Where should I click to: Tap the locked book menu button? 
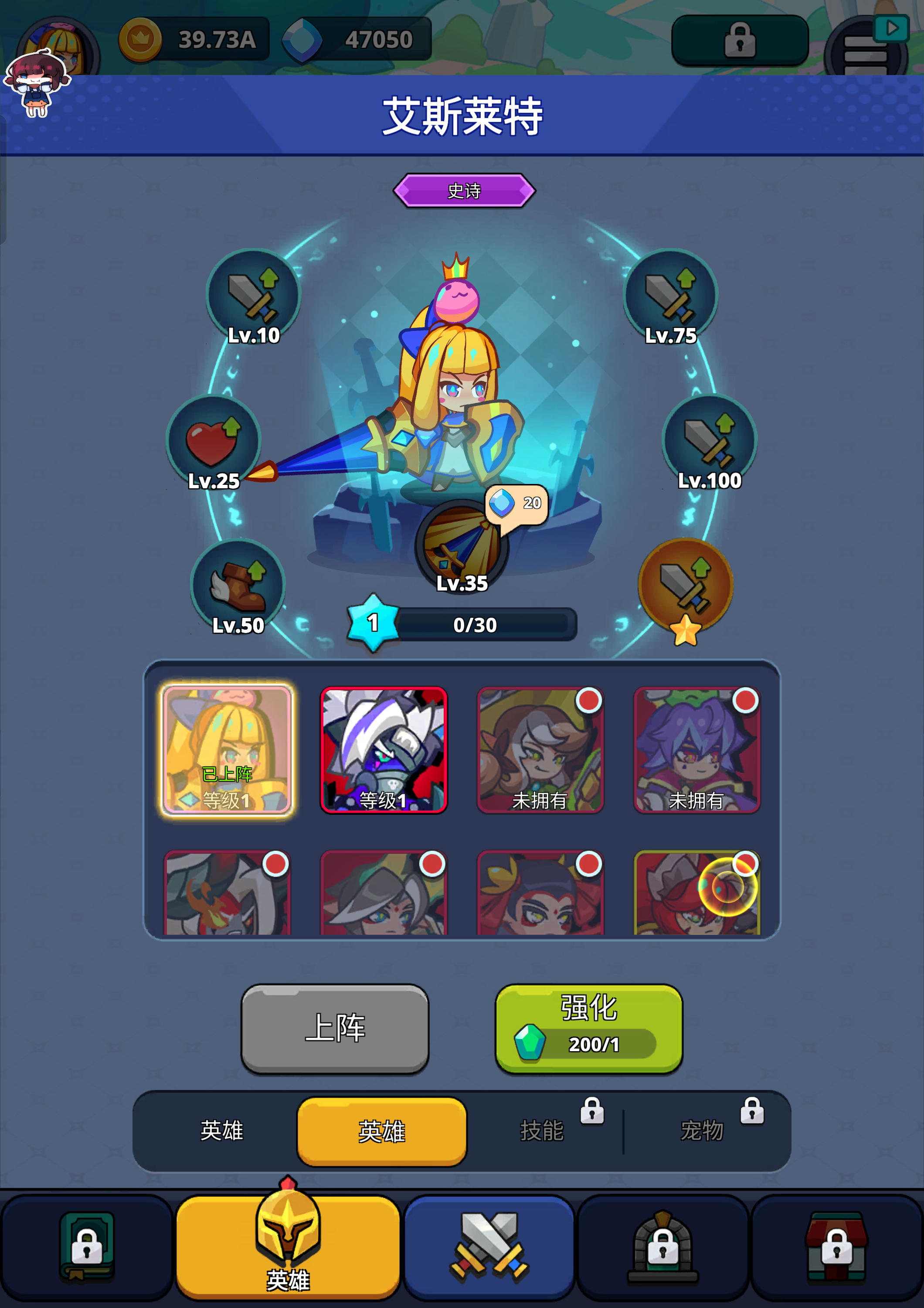click(x=87, y=1247)
